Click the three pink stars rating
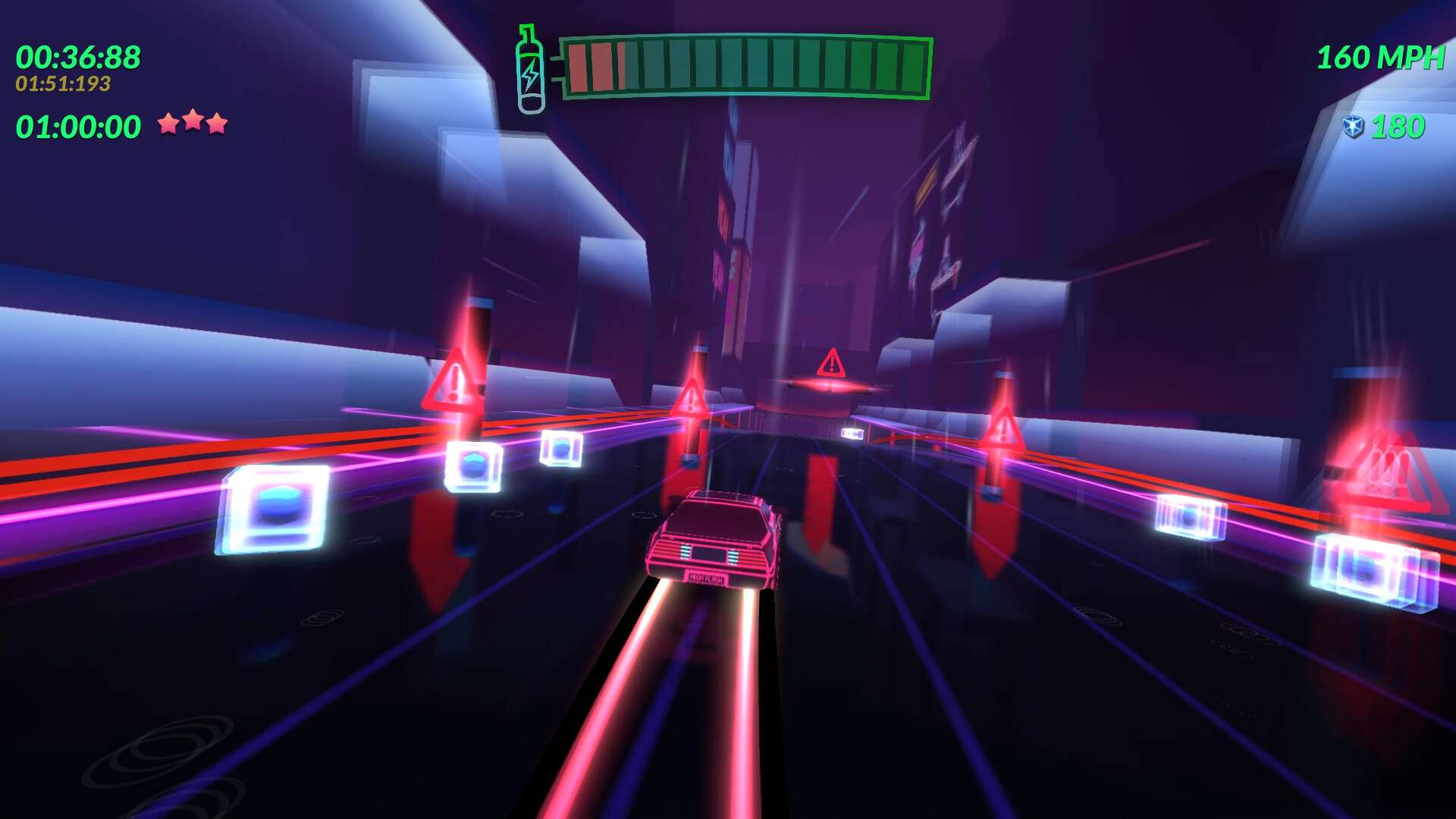The height and width of the screenshot is (819, 1456). 193,122
